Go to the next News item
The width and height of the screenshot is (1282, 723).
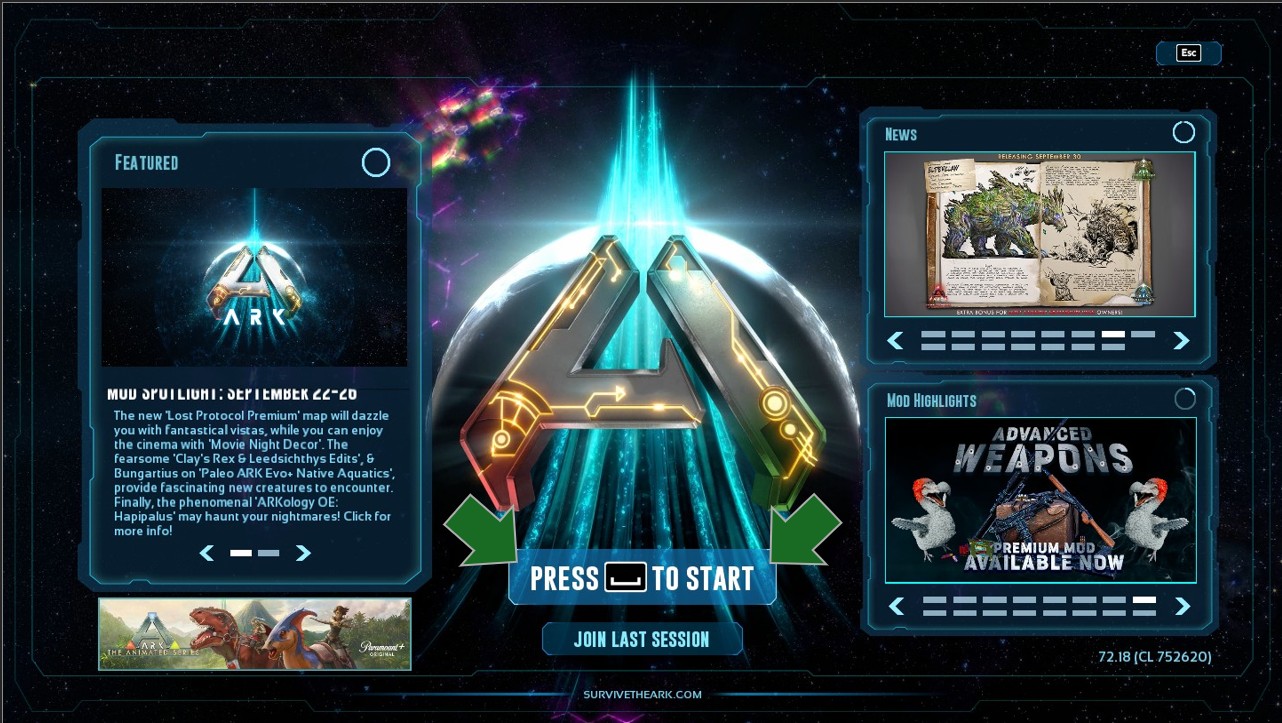1181,341
